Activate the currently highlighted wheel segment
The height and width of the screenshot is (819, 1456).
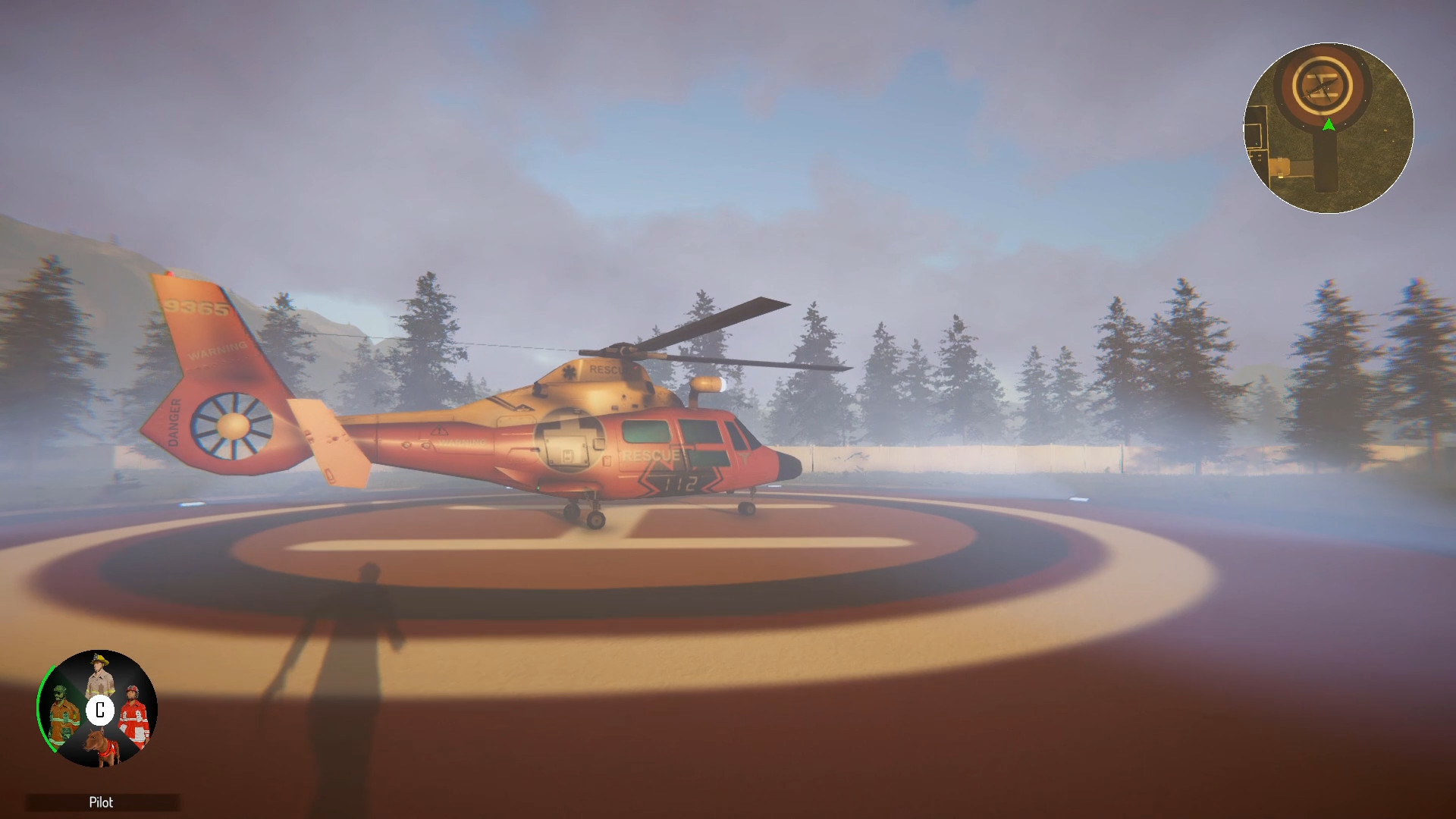point(65,716)
